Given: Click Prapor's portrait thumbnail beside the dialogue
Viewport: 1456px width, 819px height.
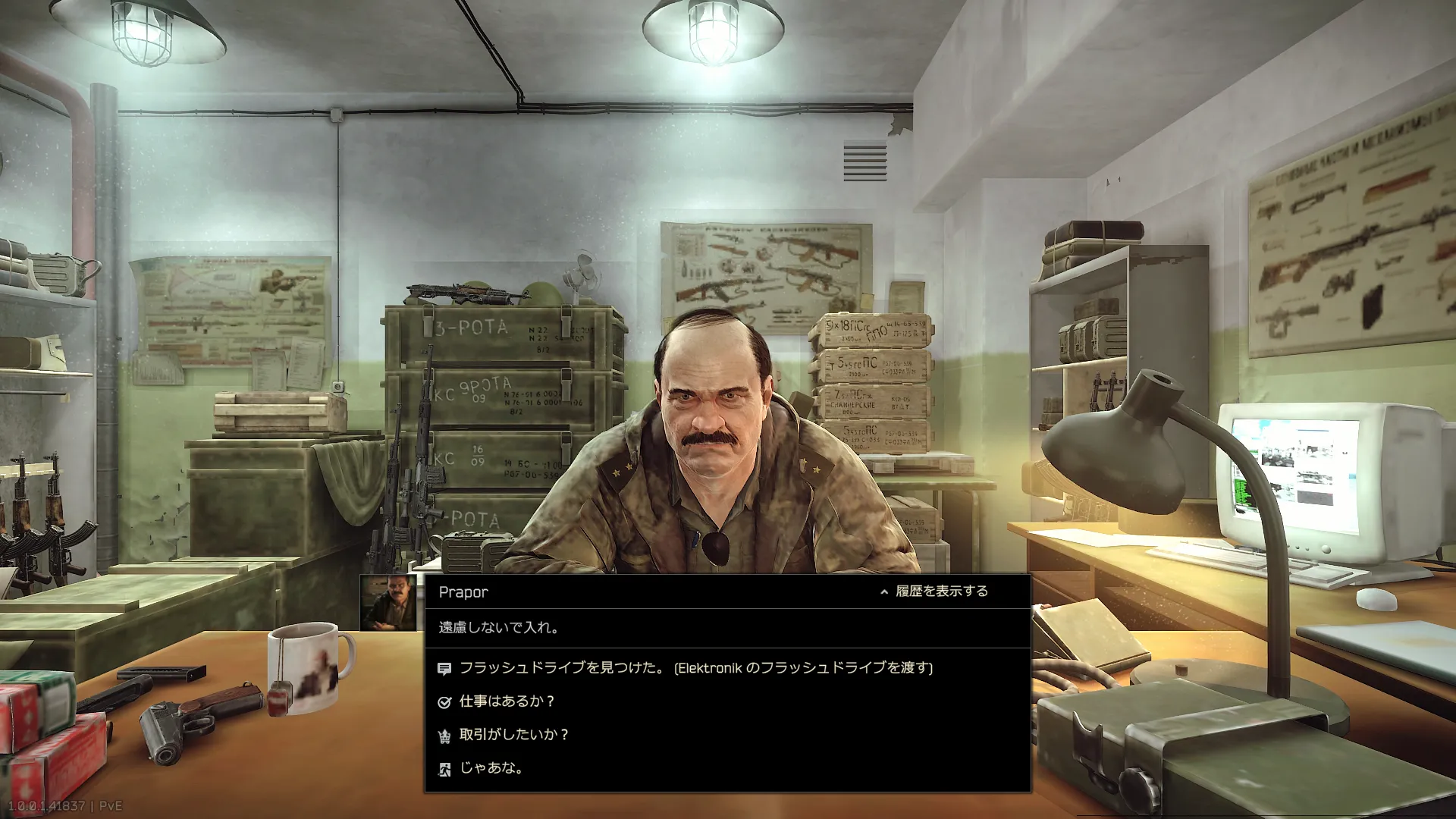Looking at the screenshot, I should pyautogui.click(x=388, y=603).
